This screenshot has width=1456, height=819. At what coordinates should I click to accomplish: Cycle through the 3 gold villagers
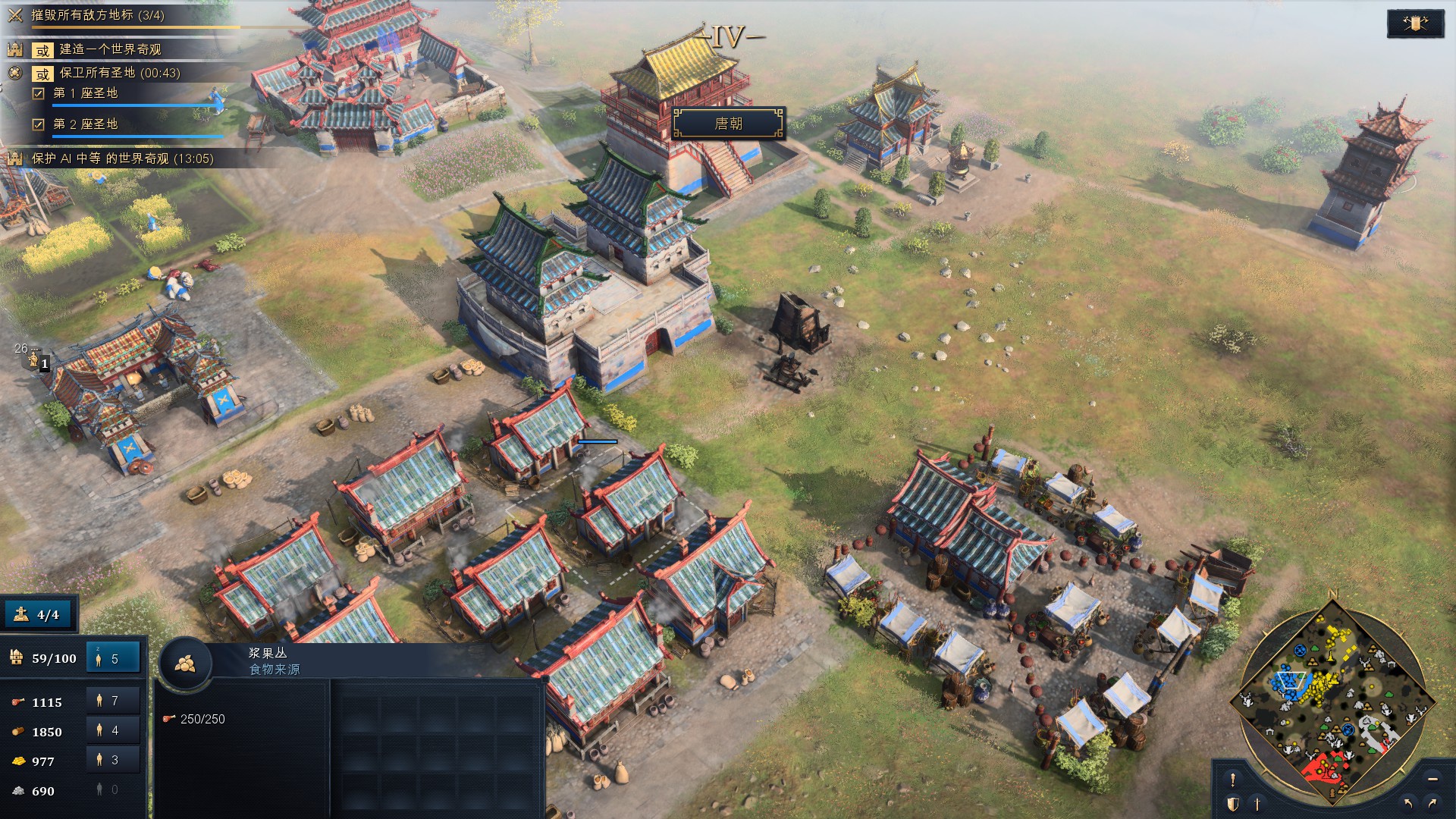click(x=113, y=761)
